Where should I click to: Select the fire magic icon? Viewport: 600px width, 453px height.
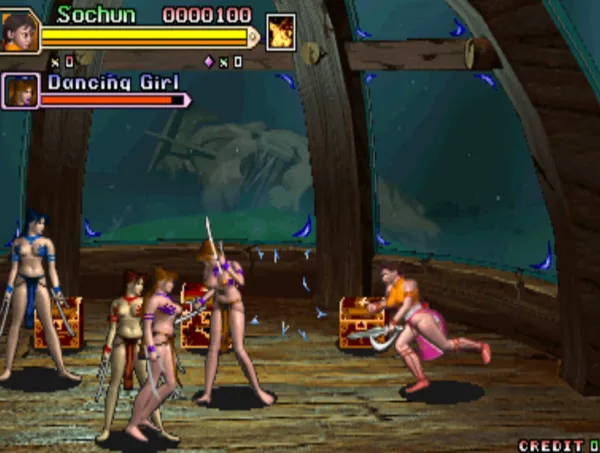point(281,32)
